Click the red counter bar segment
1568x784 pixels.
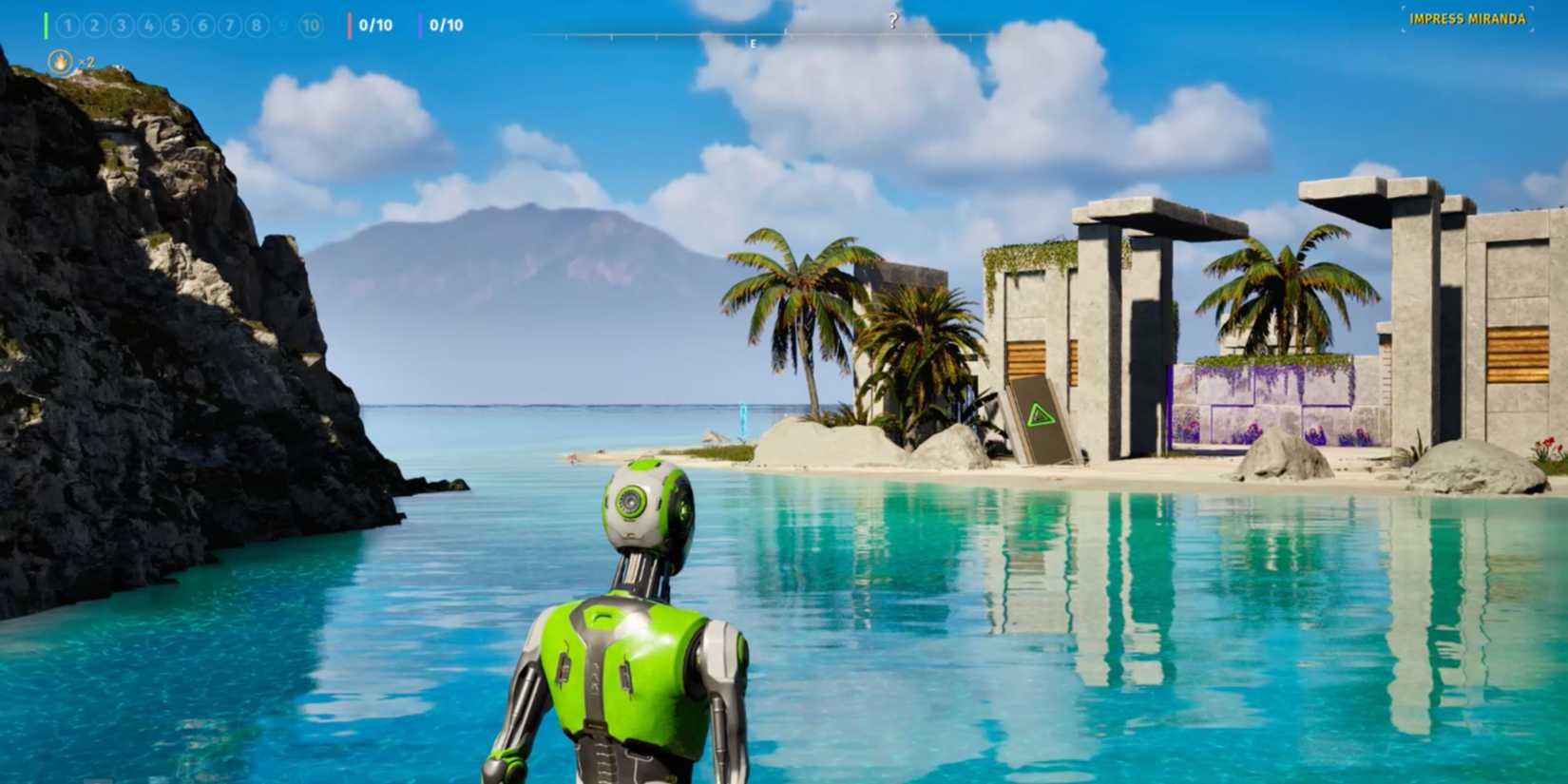tap(350, 26)
